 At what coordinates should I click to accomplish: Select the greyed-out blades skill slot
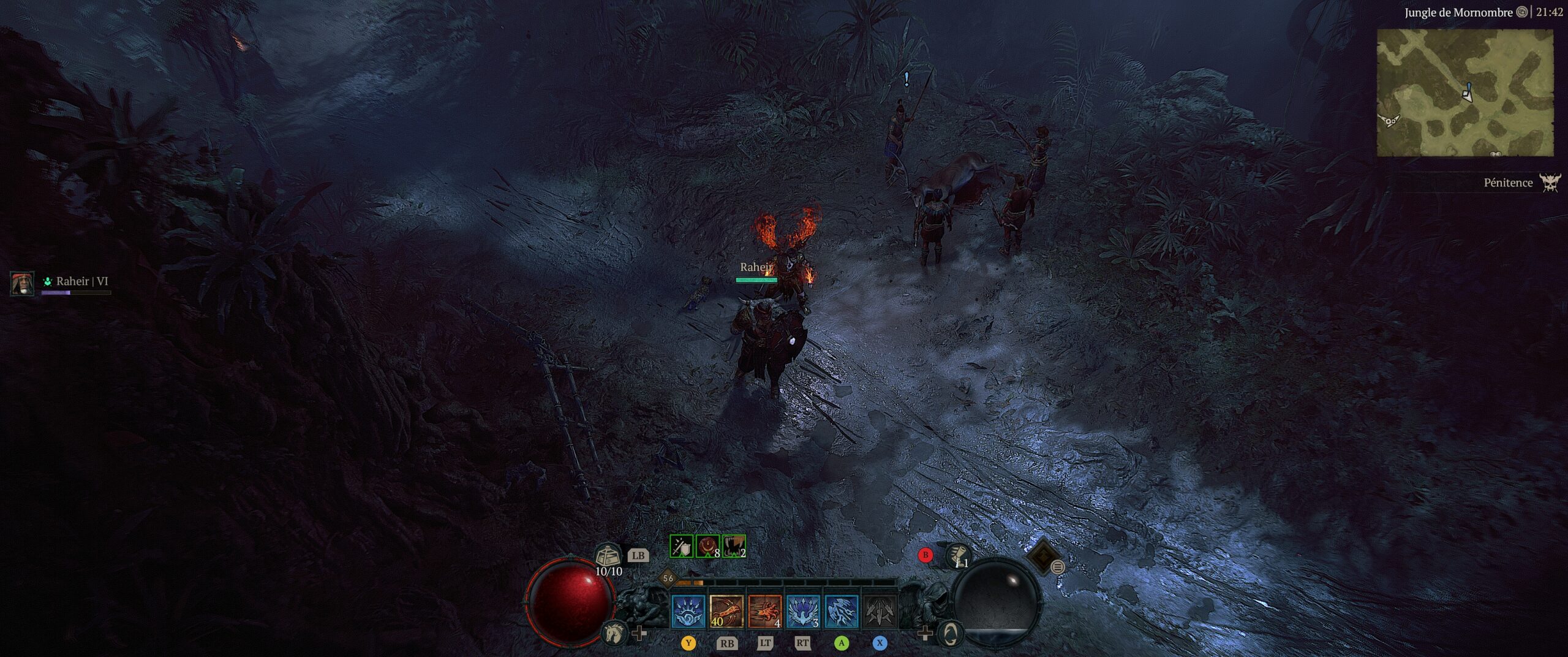click(880, 611)
